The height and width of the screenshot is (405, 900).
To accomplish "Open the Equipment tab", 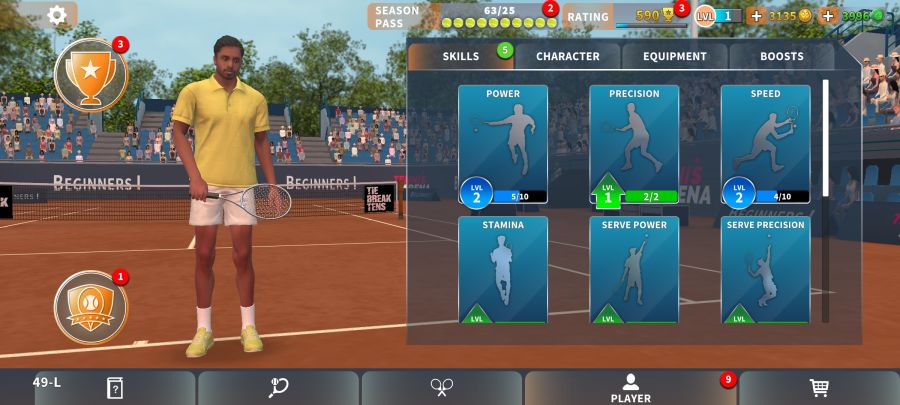I will pos(675,56).
